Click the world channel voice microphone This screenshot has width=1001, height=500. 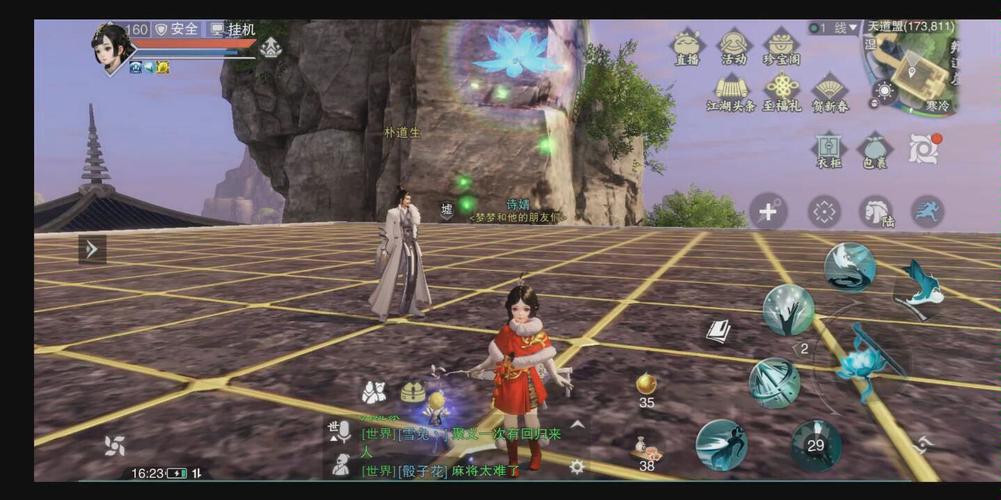(339, 432)
